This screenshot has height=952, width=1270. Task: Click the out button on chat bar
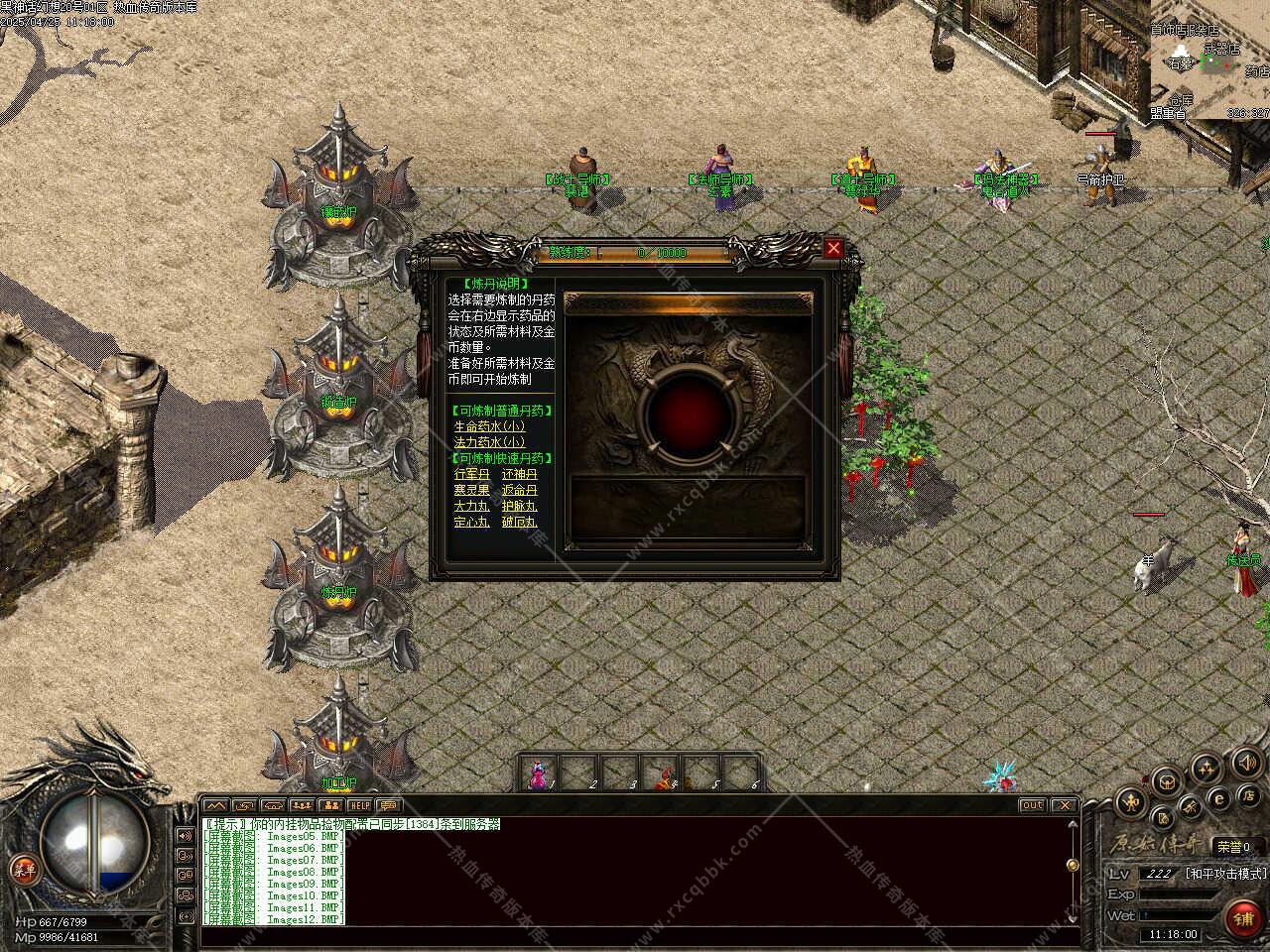1032,805
